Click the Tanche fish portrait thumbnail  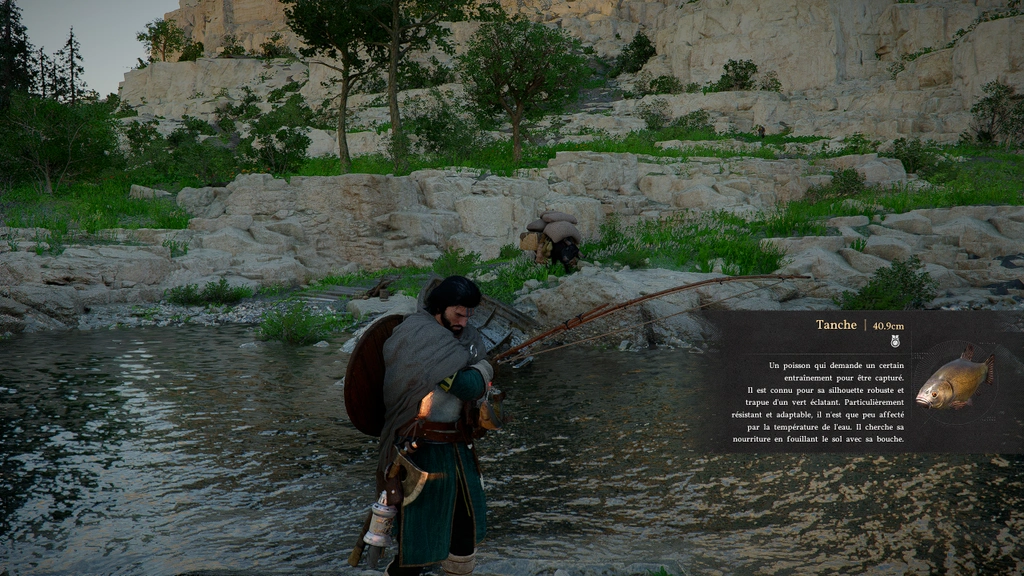coord(955,378)
